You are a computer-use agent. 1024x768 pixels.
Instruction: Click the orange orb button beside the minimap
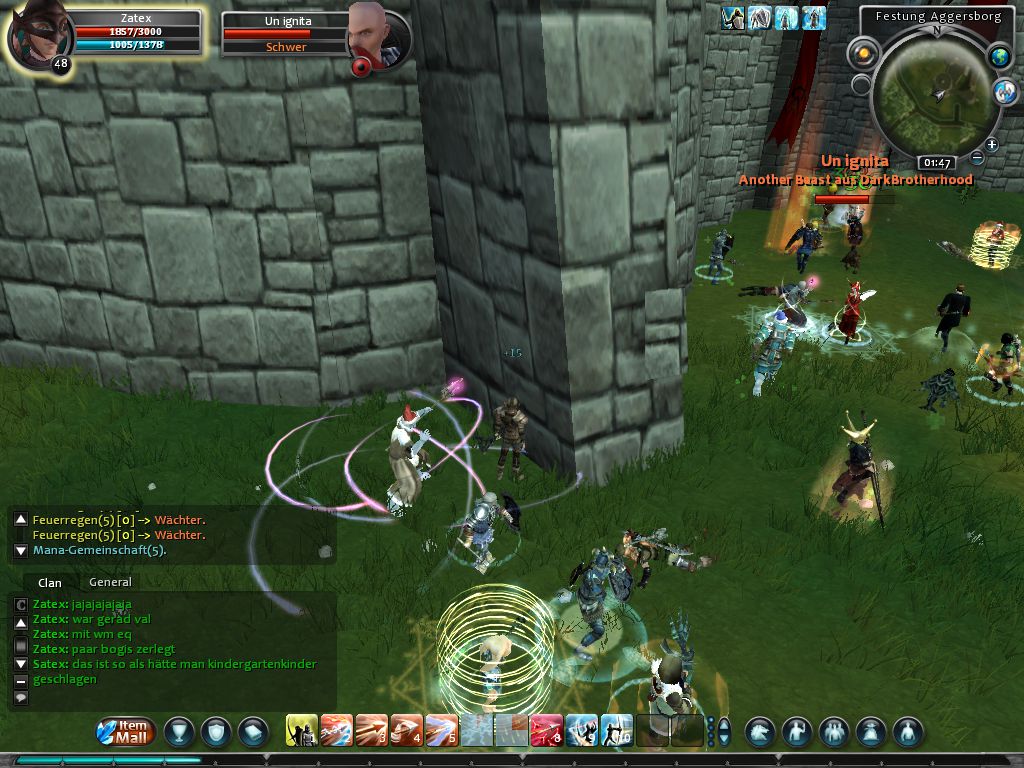862,53
